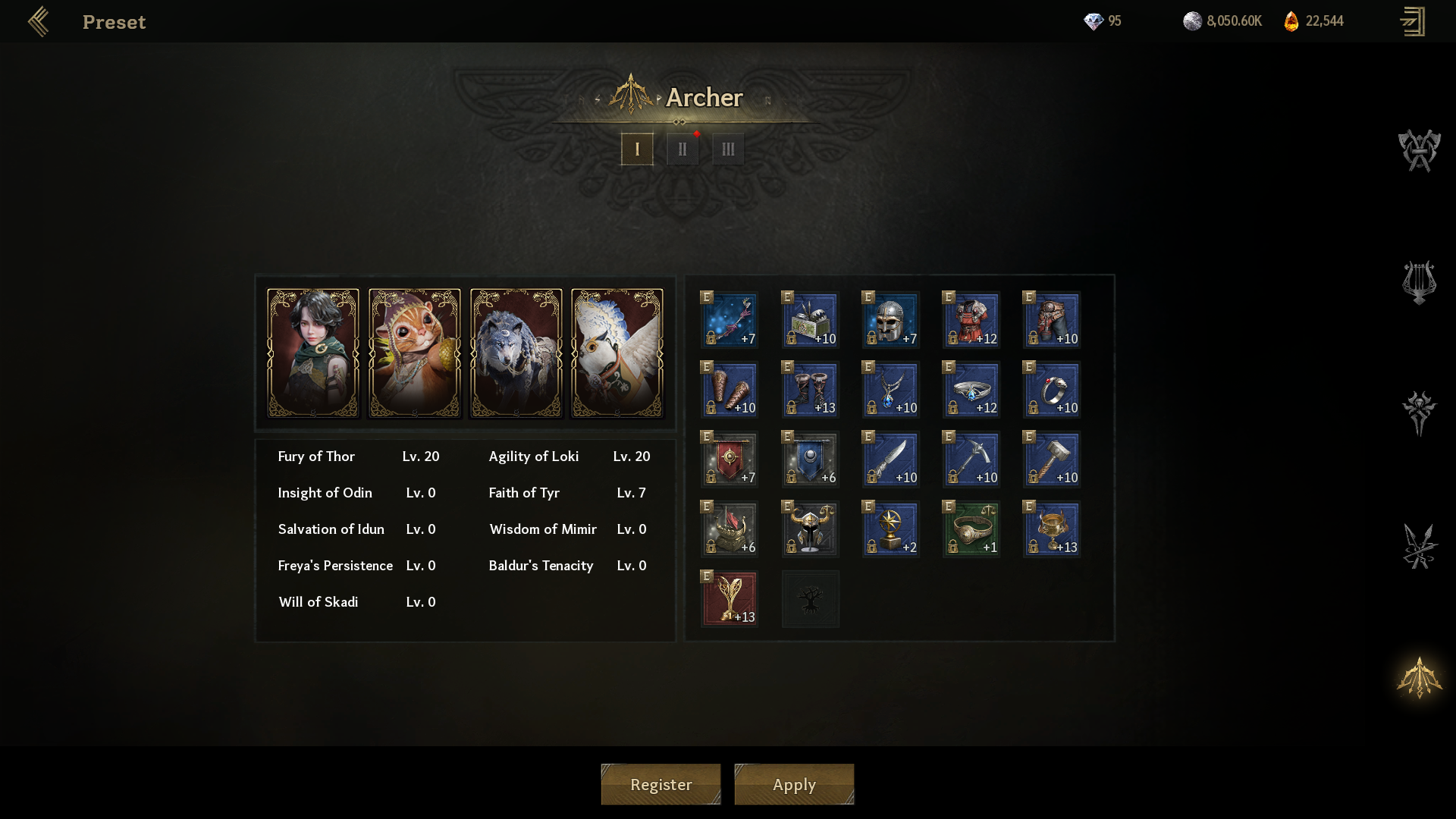Select the +7 helmet equipment slot
This screenshot has width=1456, height=819.
pos(890,320)
